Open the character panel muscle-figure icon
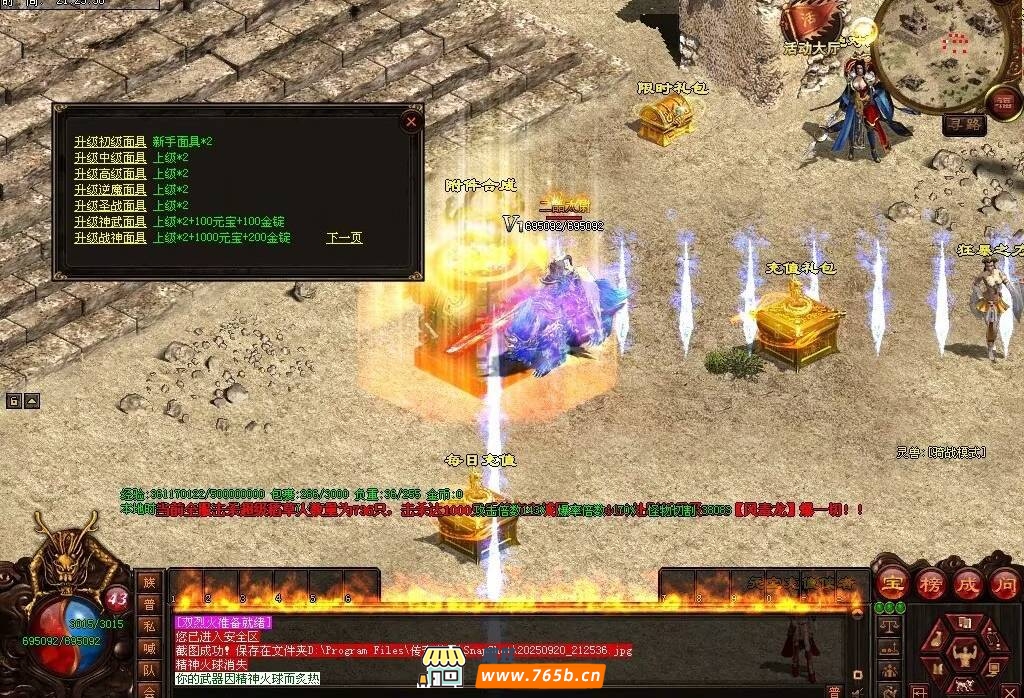This screenshot has width=1024, height=698. (965, 655)
